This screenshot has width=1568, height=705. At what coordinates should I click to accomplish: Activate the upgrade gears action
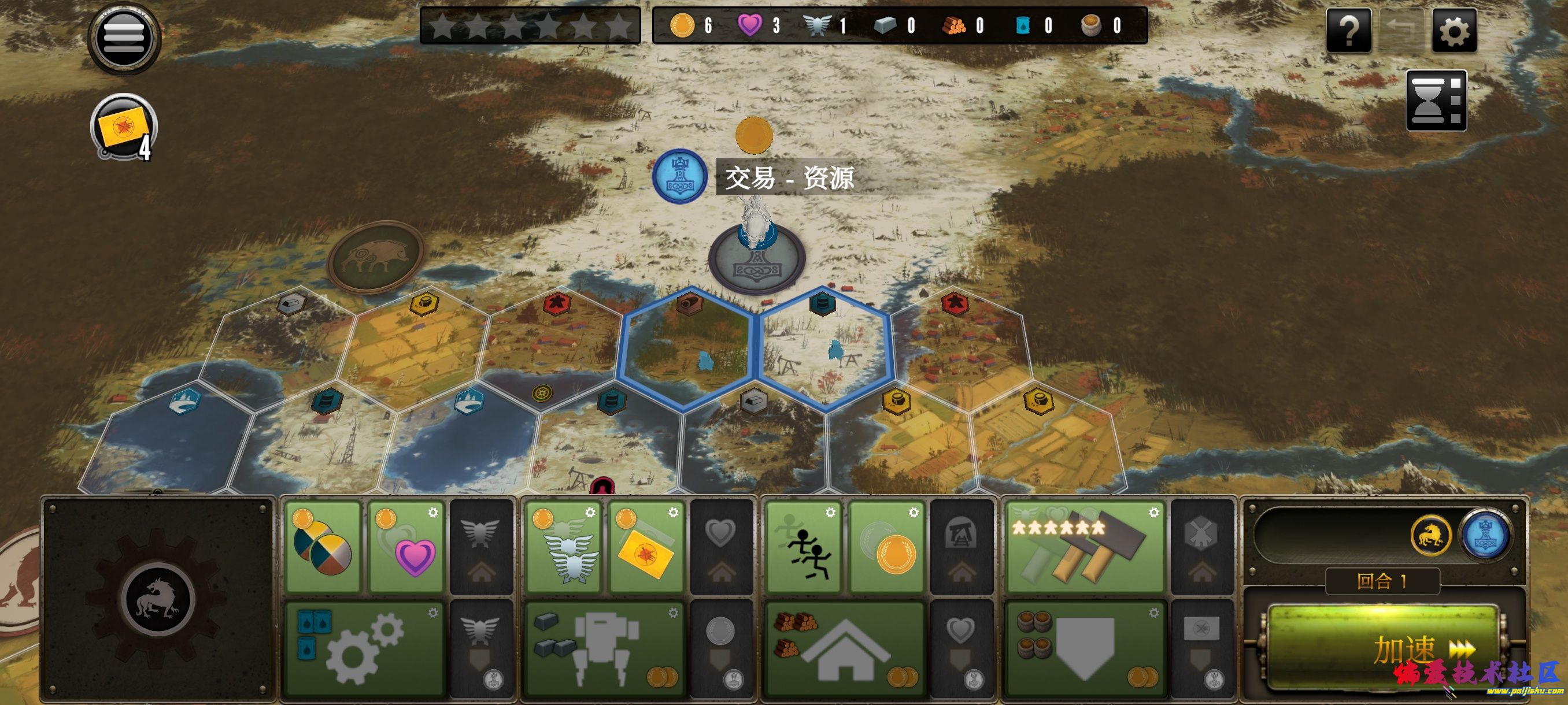point(364,648)
